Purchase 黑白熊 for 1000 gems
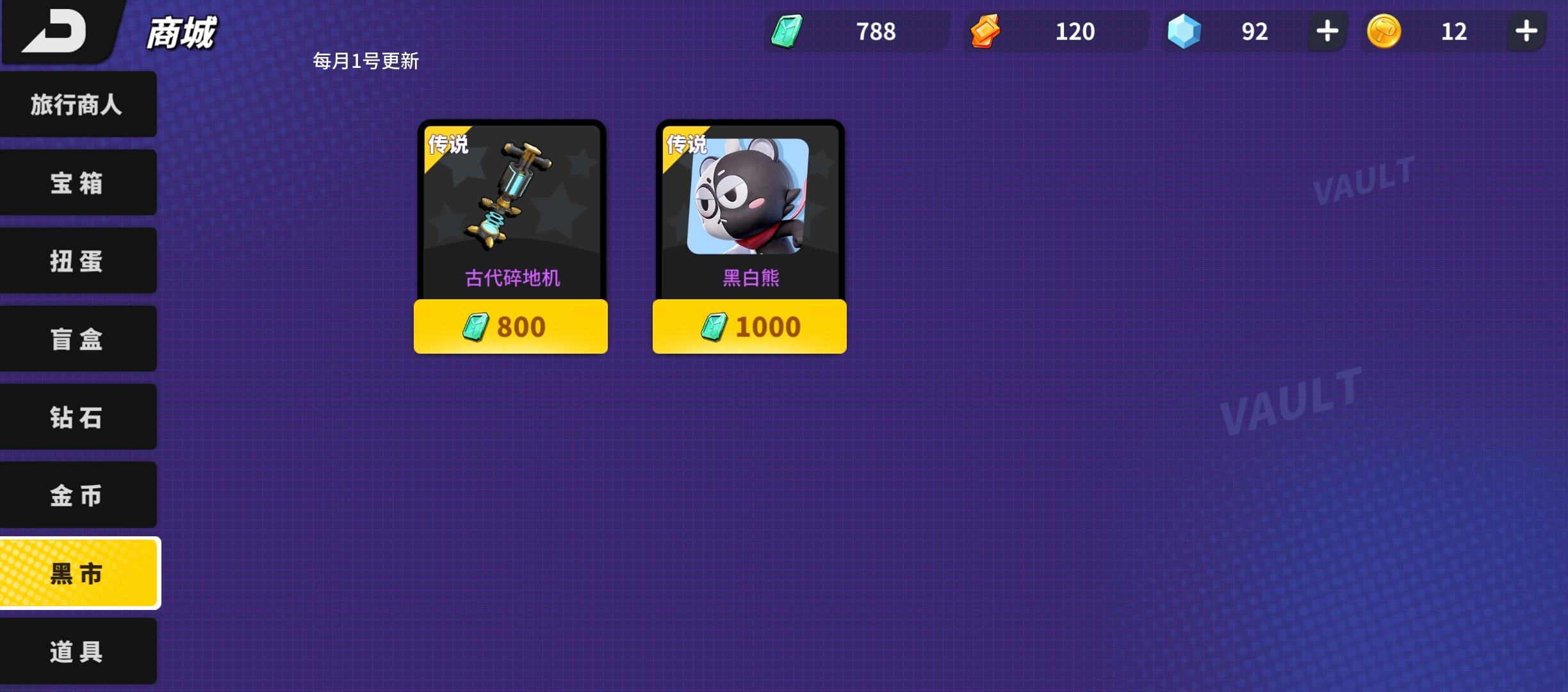This screenshot has width=1568, height=692. (750, 326)
